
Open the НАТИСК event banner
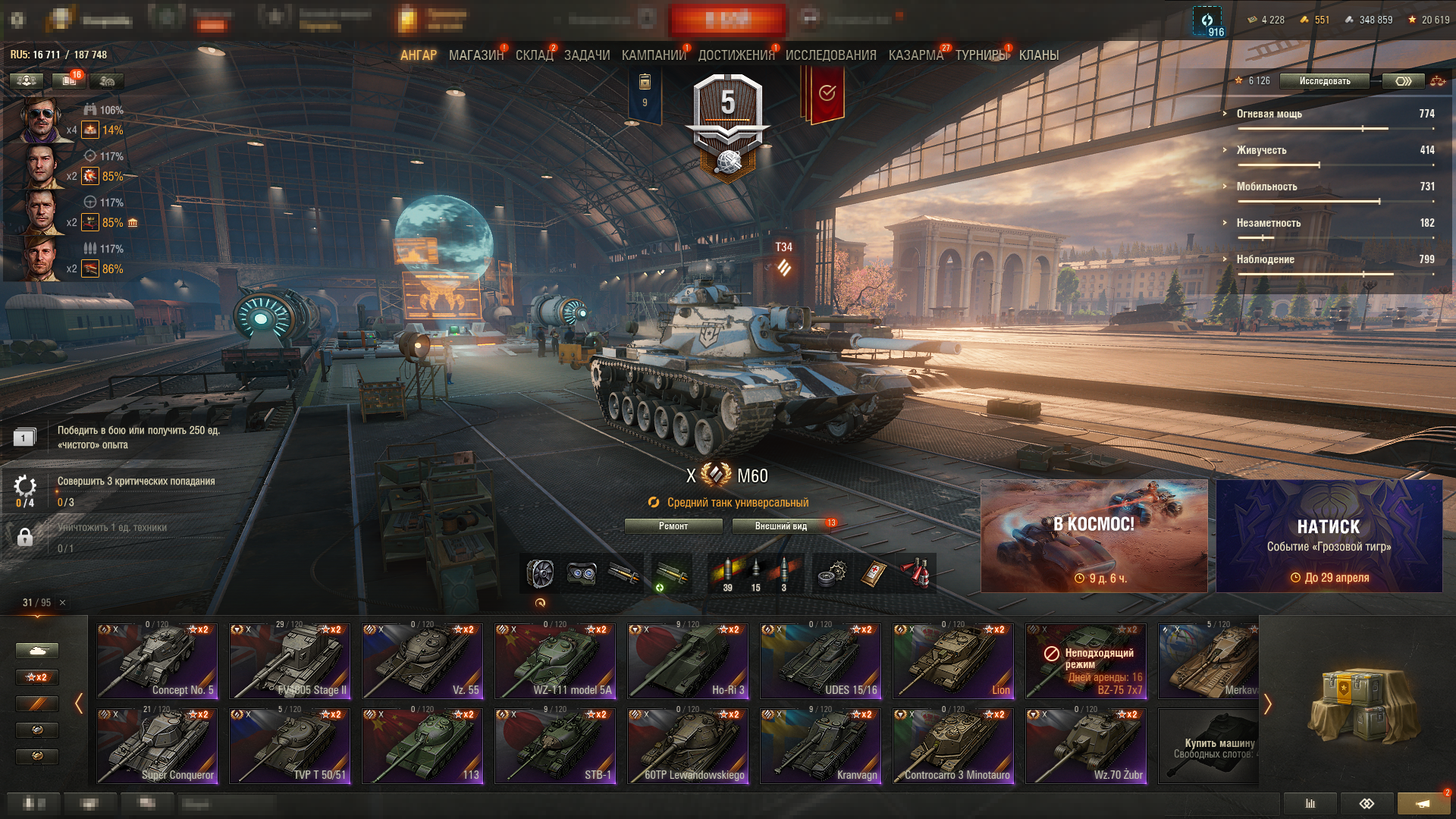pos(1329,535)
